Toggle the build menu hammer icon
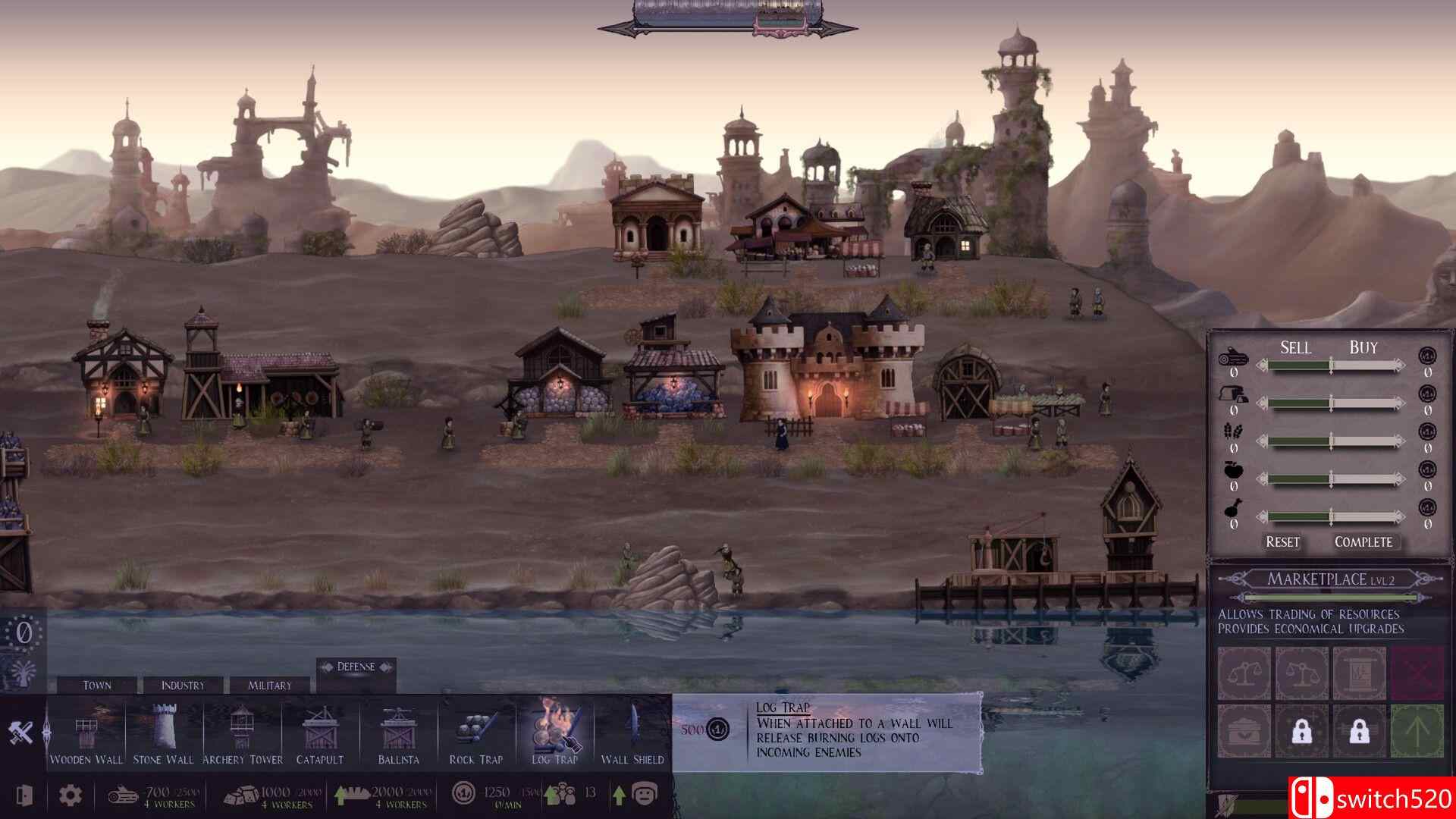The image size is (1456, 819). coord(21,733)
